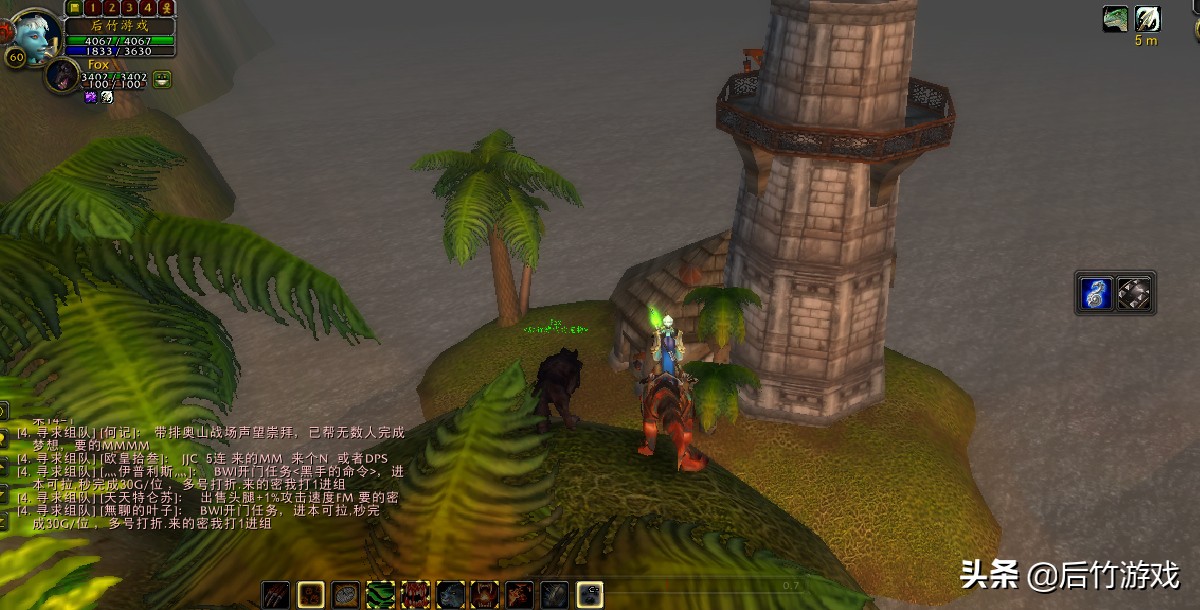This screenshot has width=1200, height=610.
Task: Select the Fox pet portrait
Action: [x=62, y=76]
